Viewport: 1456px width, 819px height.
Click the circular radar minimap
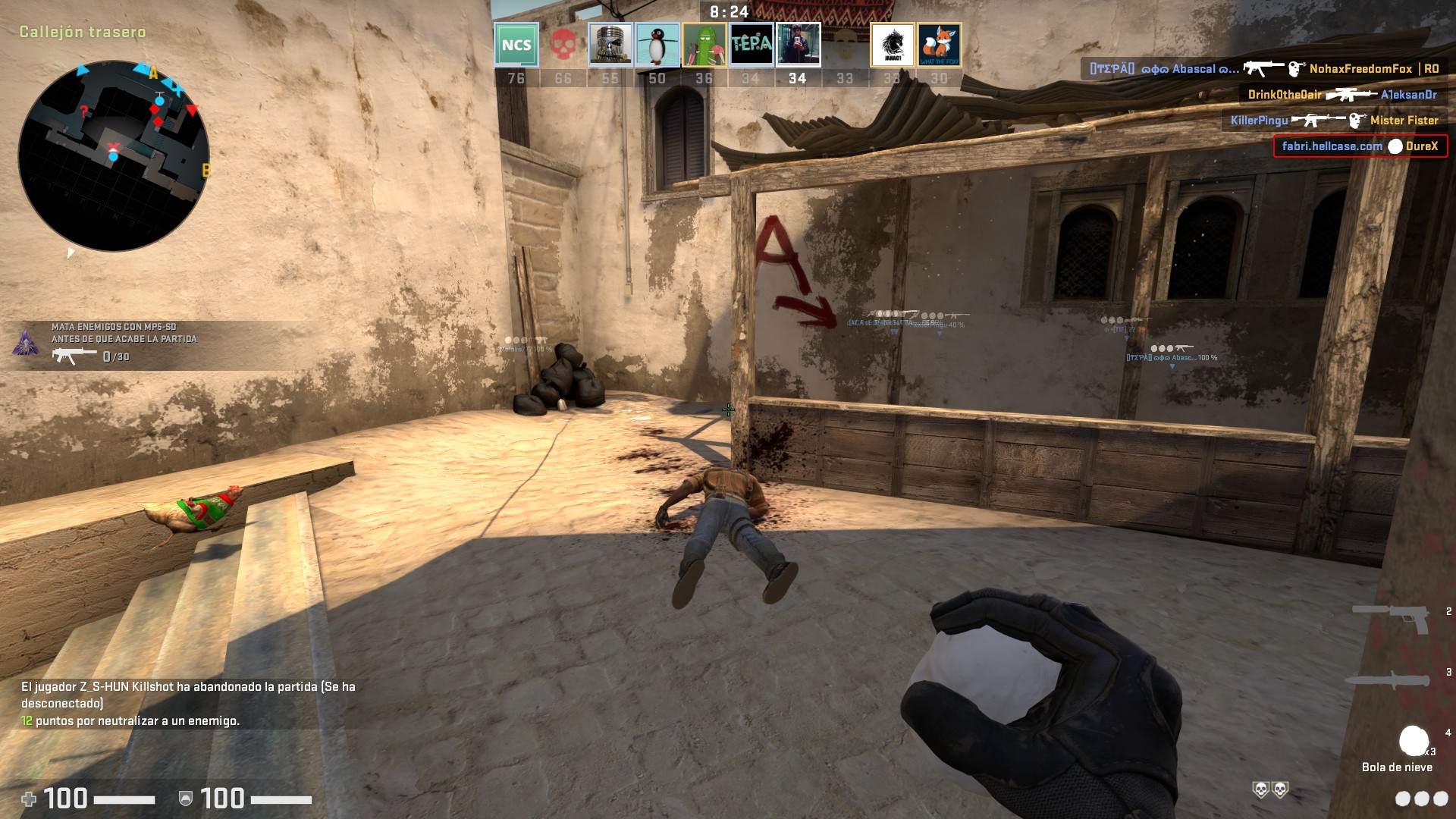coord(114,155)
